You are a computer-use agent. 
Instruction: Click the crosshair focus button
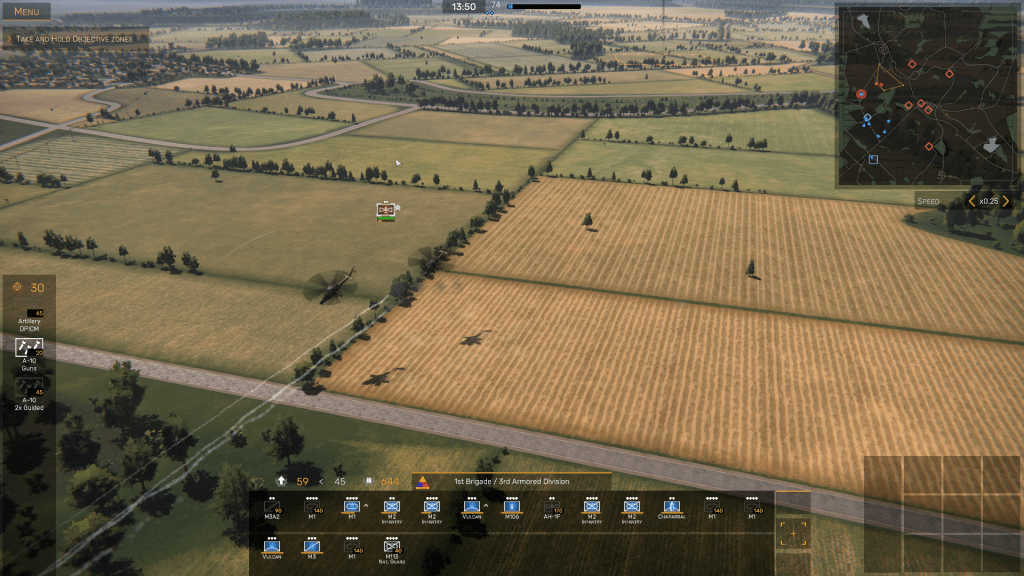[x=794, y=535]
